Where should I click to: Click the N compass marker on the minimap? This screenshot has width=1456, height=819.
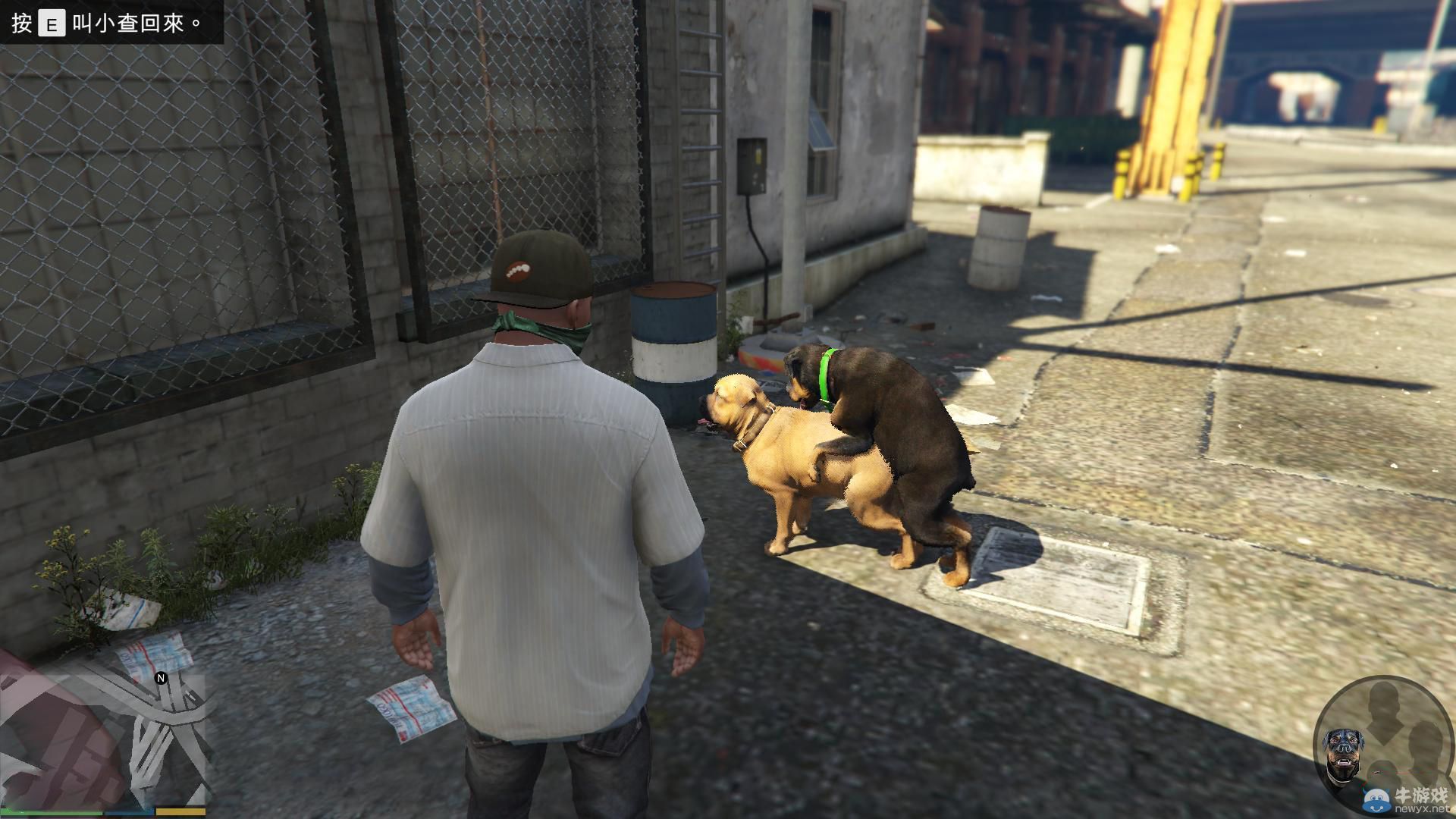pyautogui.click(x=161, y=678)
